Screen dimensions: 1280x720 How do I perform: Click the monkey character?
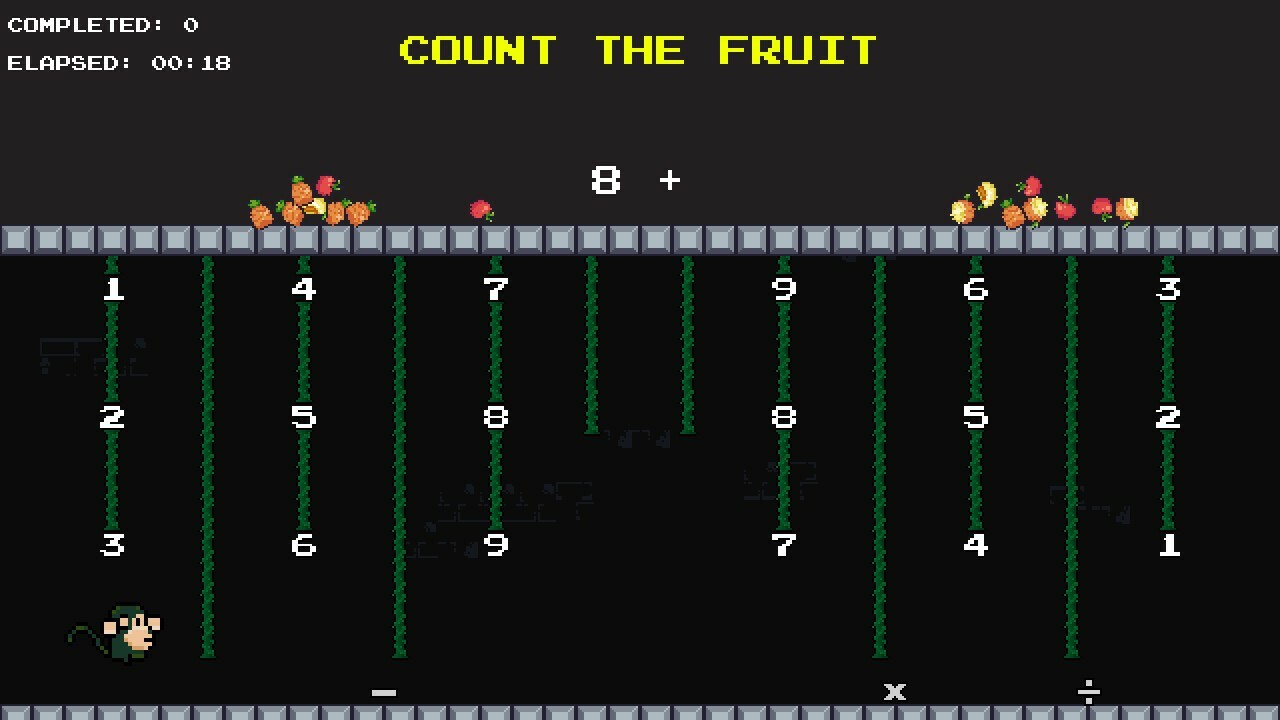[x=120, y=632]
